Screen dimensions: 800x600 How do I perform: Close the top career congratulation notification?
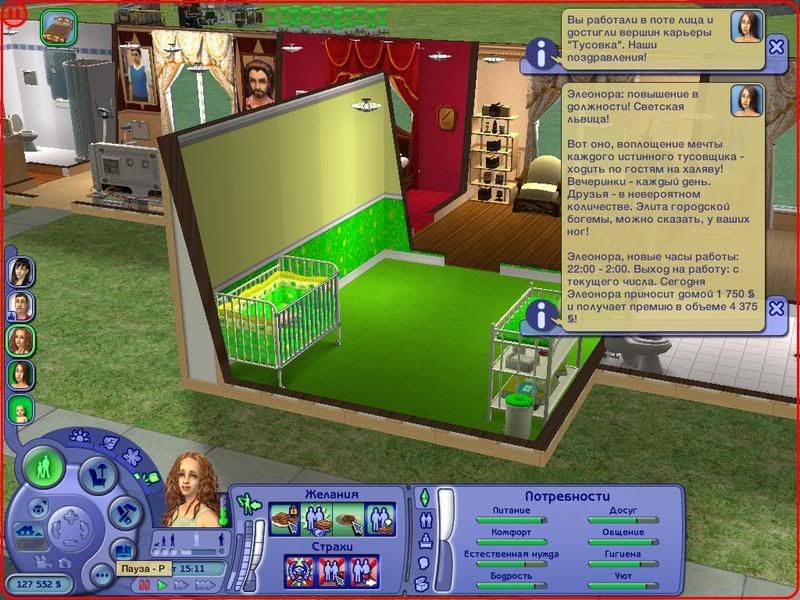click(777, 47)
